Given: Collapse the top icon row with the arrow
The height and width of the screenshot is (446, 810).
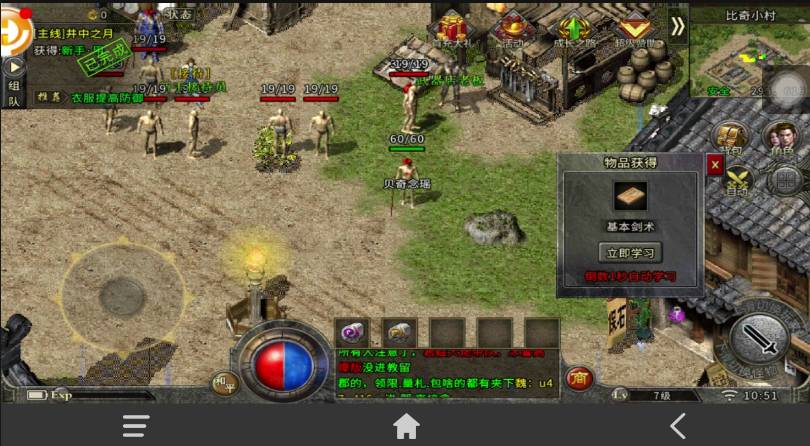Looking at the screenshot, I should pos(678,27).
